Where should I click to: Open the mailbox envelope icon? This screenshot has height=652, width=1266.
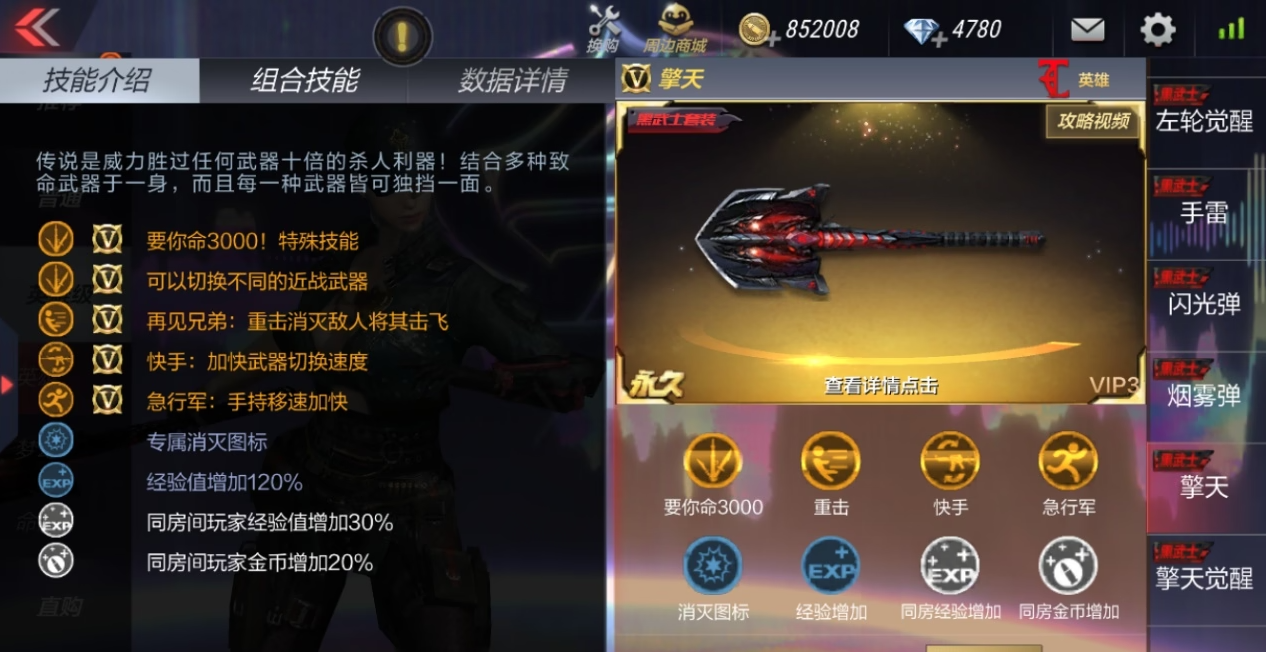[1087, 30]
